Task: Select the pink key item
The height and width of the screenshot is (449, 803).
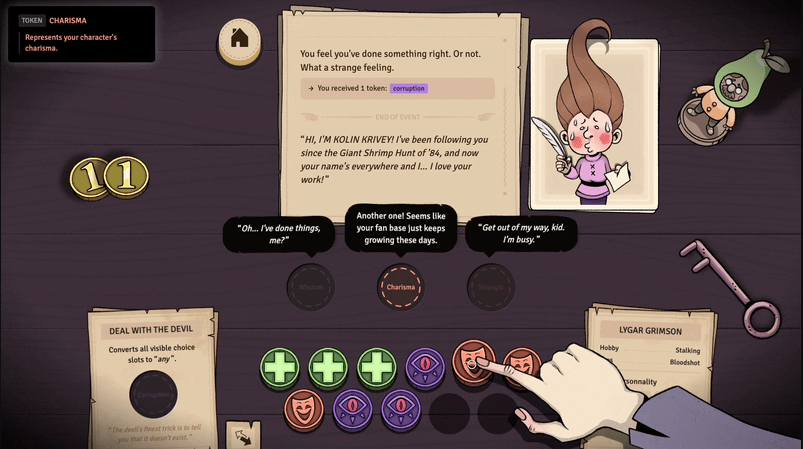Action: pos(745,290)
